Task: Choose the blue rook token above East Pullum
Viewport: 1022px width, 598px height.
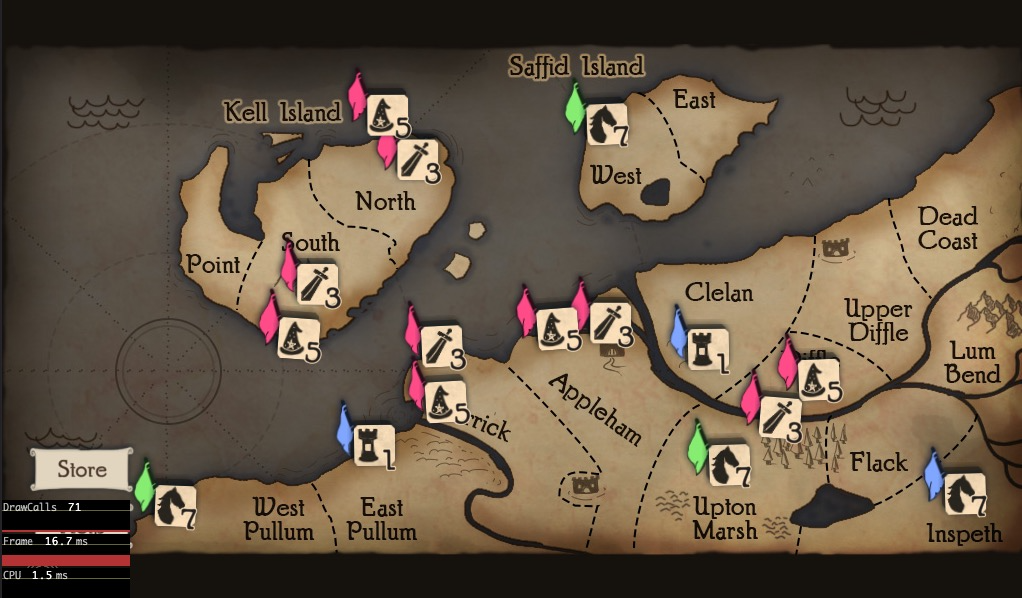Action: pos(375,446)
